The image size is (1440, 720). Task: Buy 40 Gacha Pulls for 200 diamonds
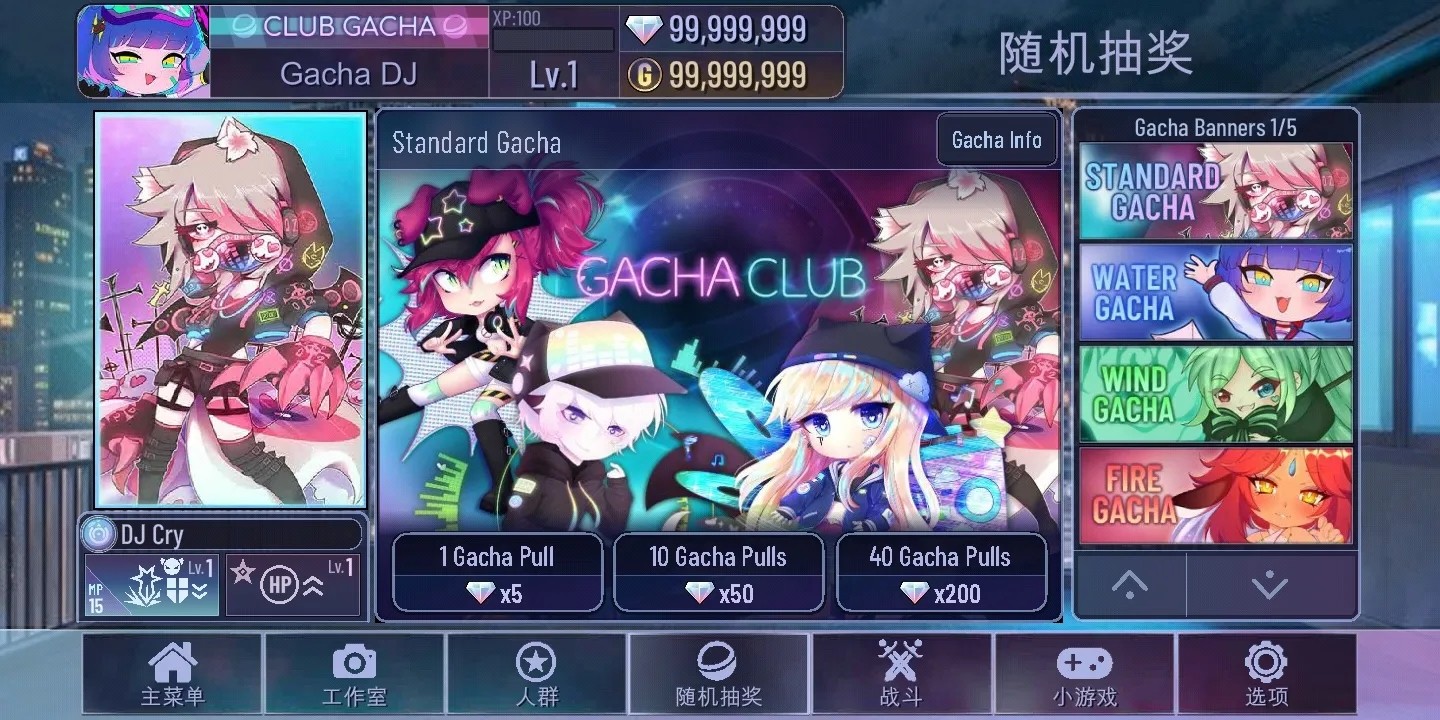(942, 572)
